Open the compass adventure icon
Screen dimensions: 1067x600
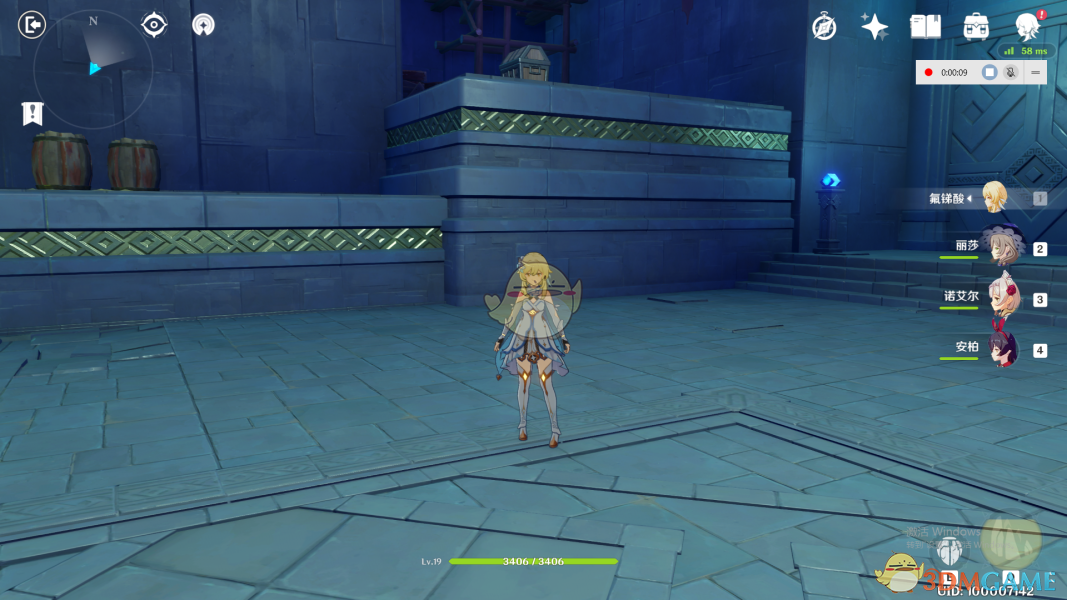(x=824, y=27)
